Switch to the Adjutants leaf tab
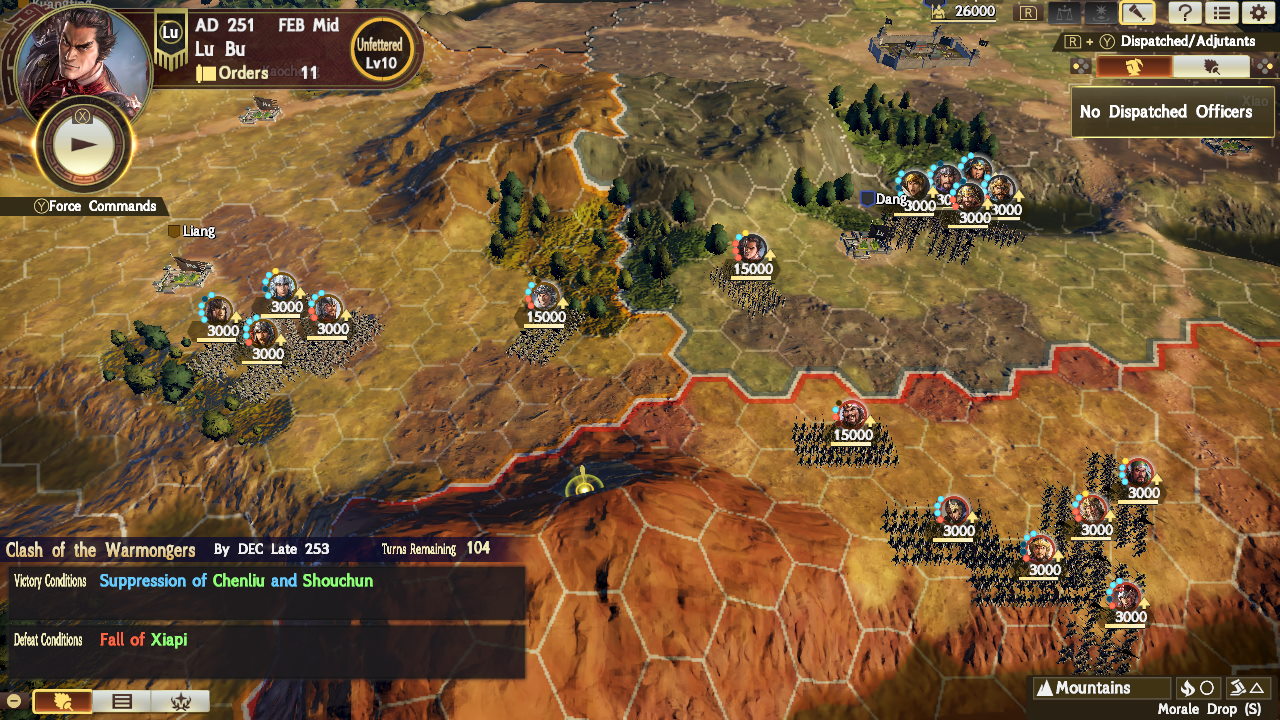The image size is (1280, 720). tap(1211, 68)
